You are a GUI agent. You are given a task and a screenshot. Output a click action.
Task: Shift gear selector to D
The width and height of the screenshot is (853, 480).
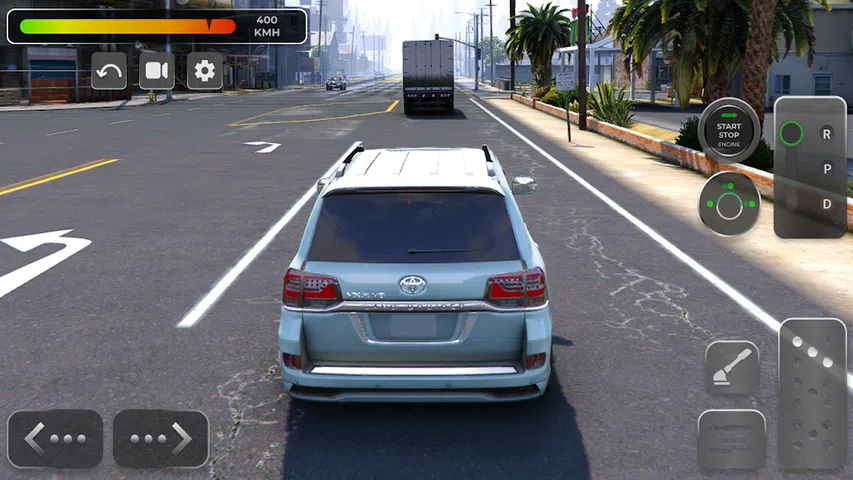(x=826, y=204)
